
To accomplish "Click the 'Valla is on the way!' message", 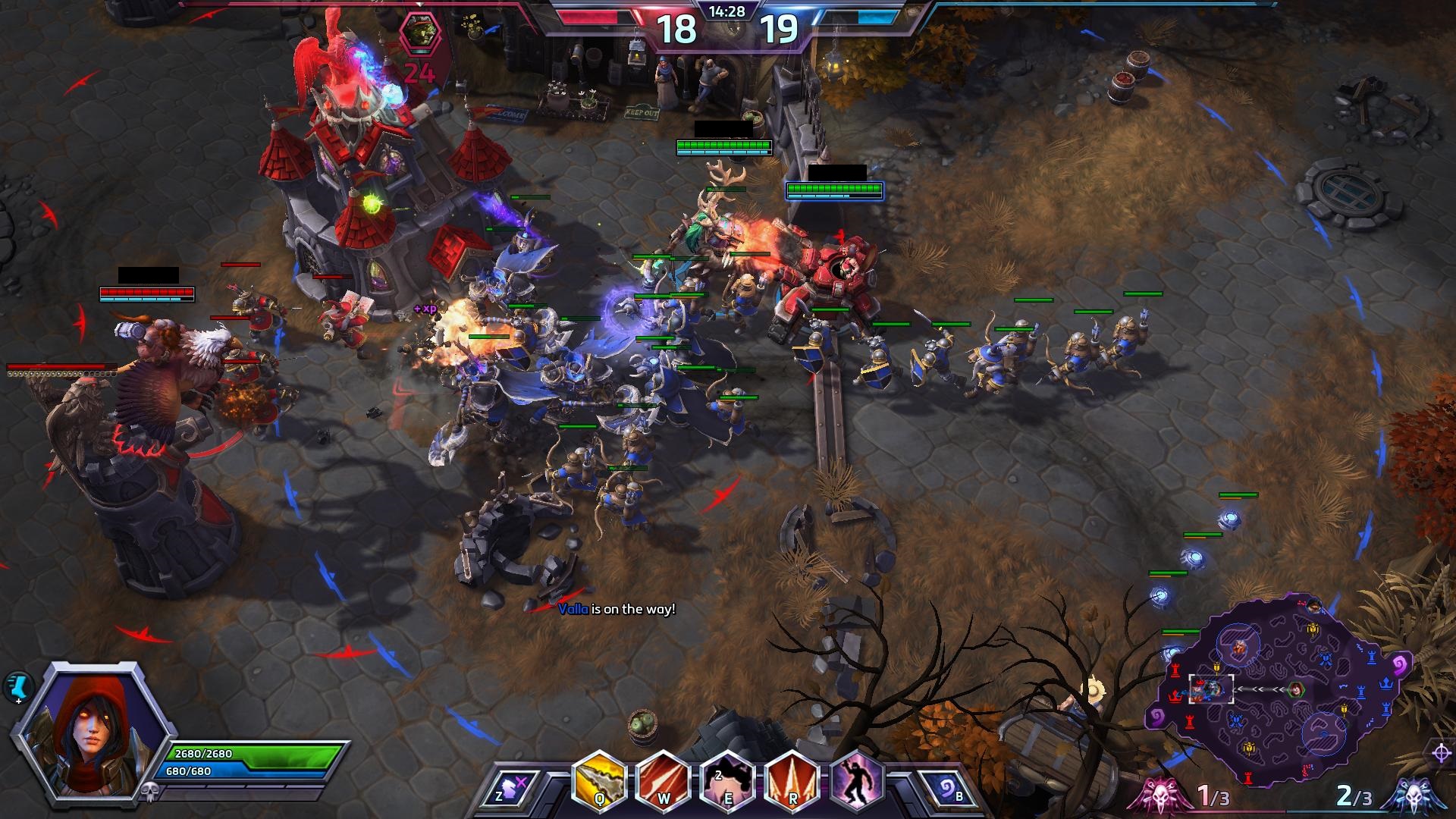I will pos(616,610).
